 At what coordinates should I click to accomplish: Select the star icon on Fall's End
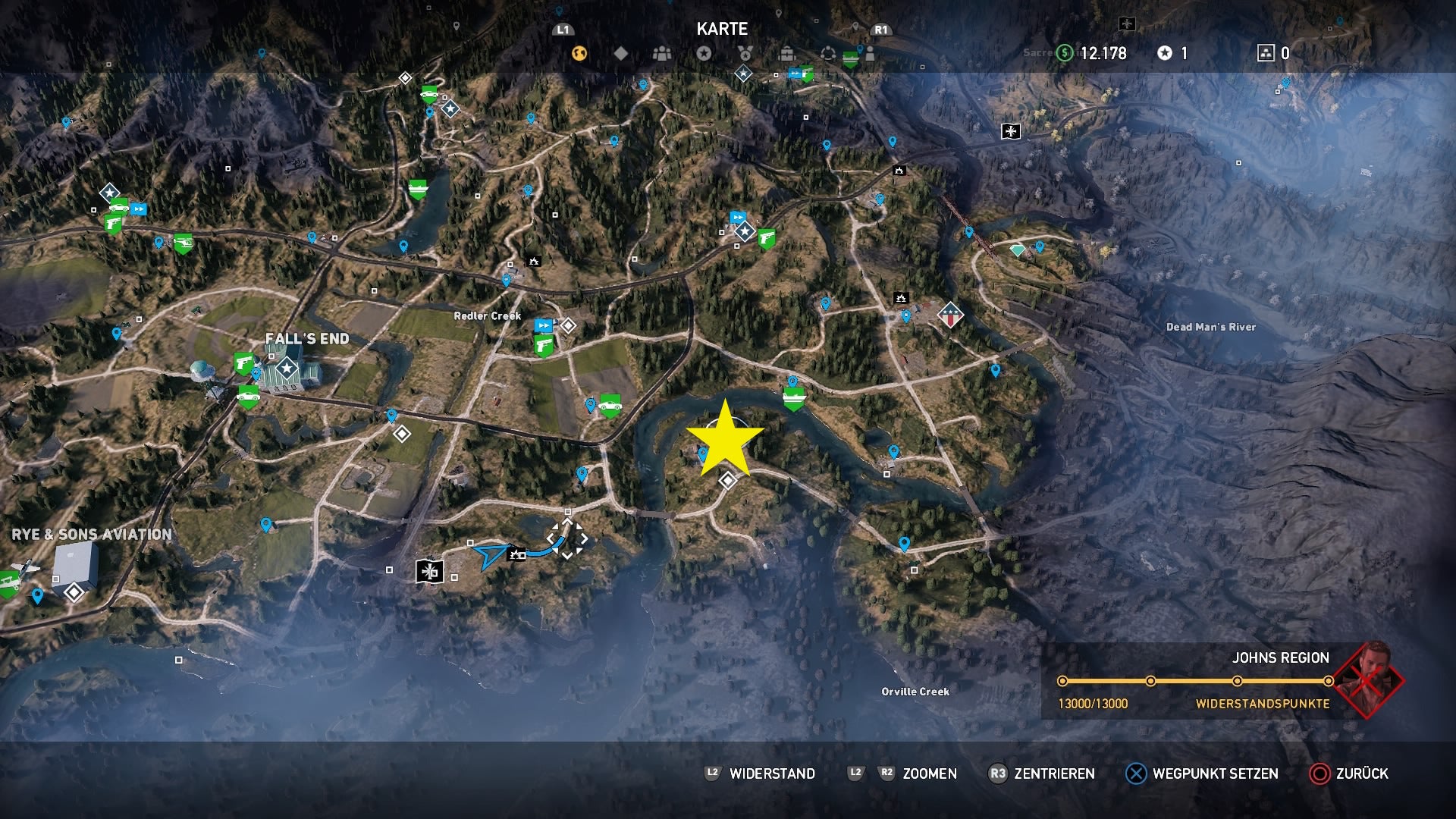coord(287,368)
